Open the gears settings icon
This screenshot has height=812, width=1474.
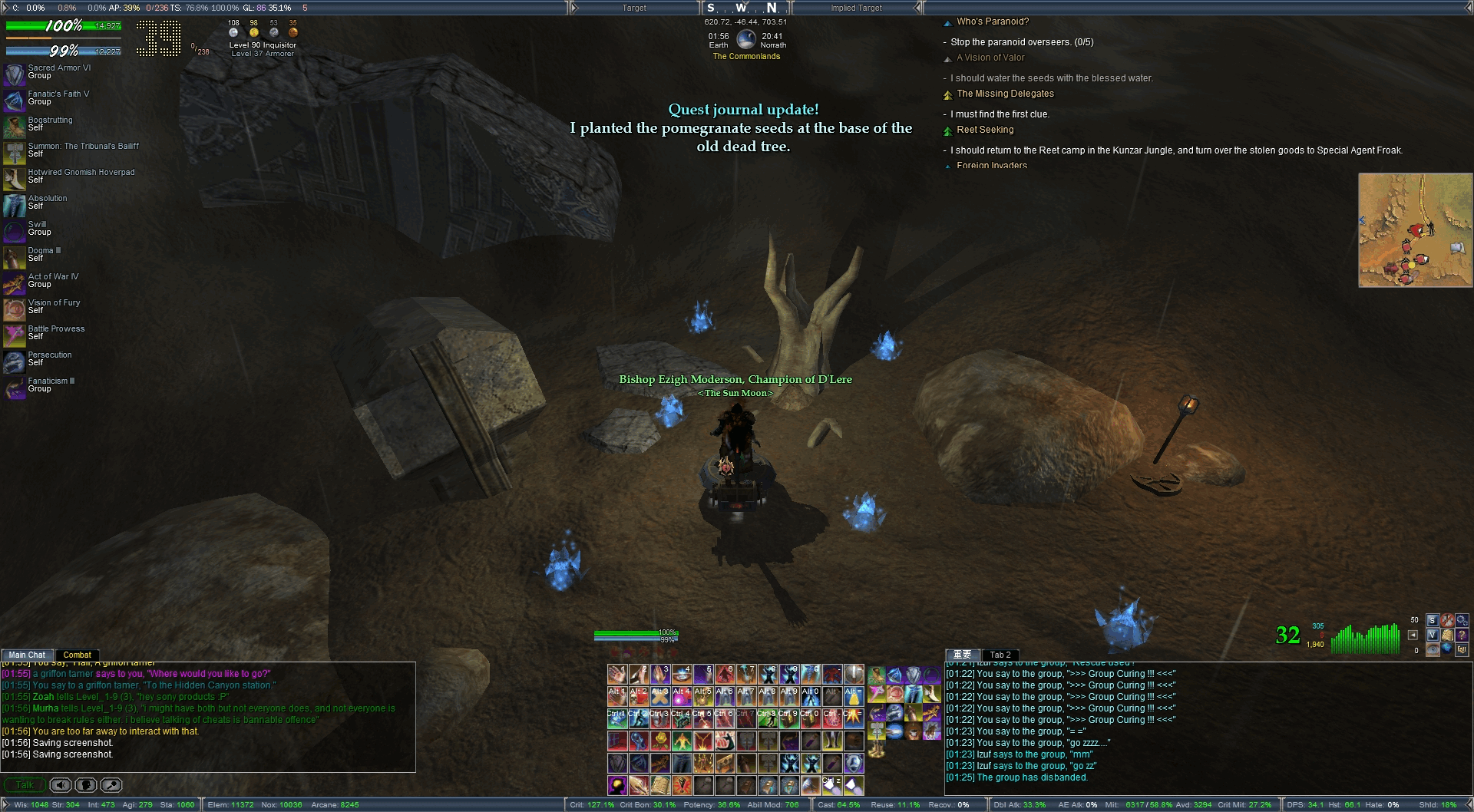[x=1461, y=620]
